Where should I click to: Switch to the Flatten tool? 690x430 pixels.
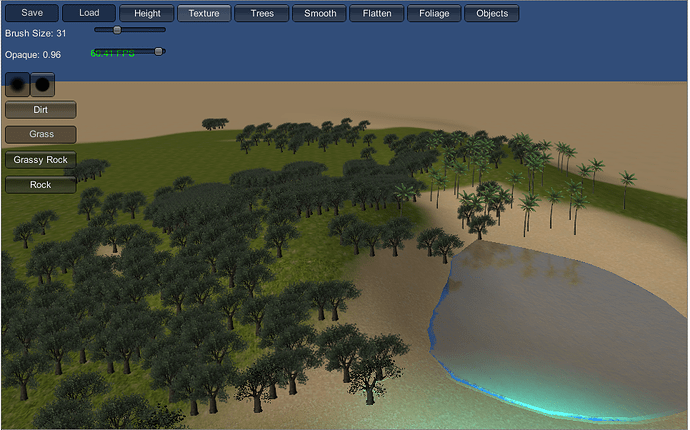tap(378, 14)
